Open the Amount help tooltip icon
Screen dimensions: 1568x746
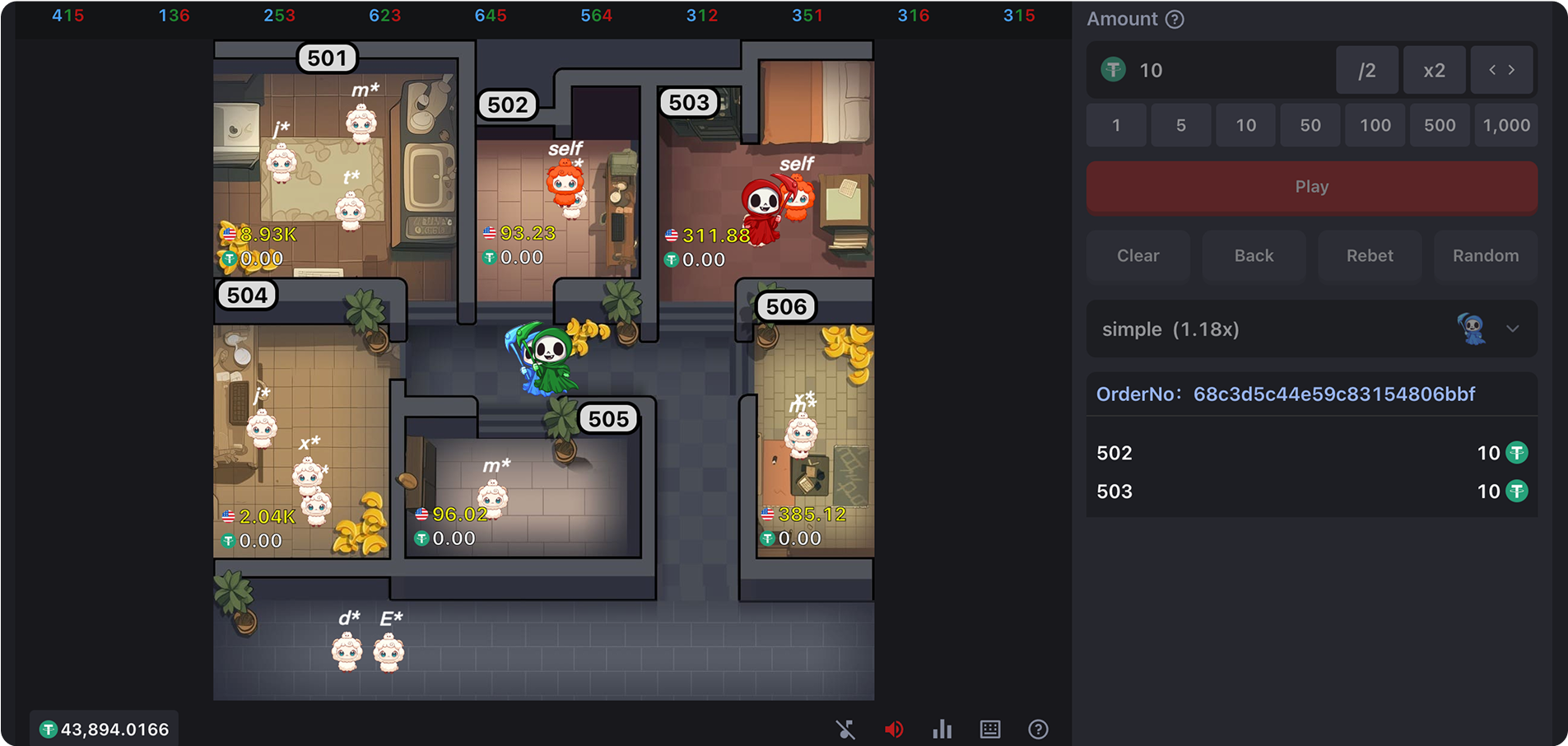pyautogui.click(x=1175, y=19)
